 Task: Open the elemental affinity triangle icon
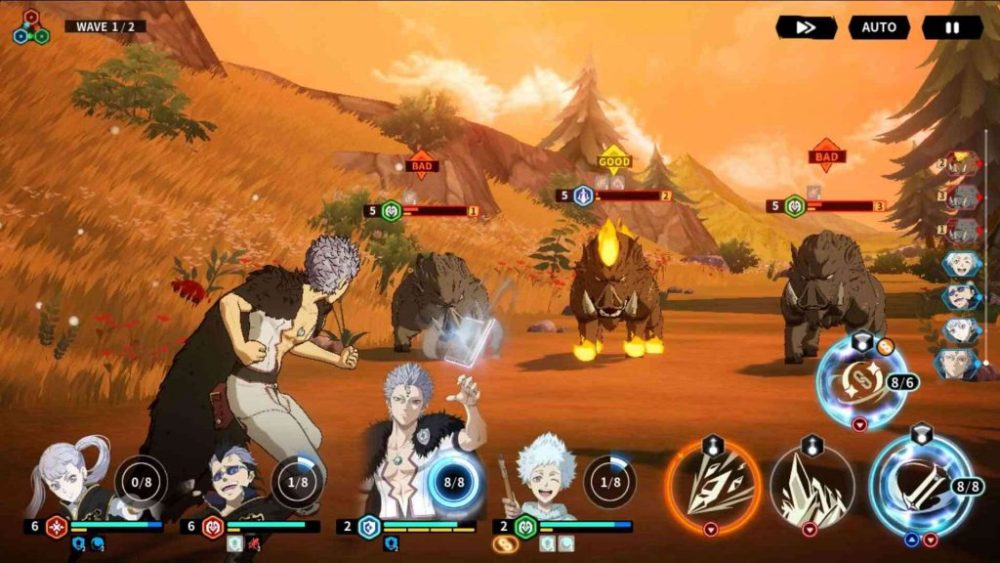click(x=31, y=27)
